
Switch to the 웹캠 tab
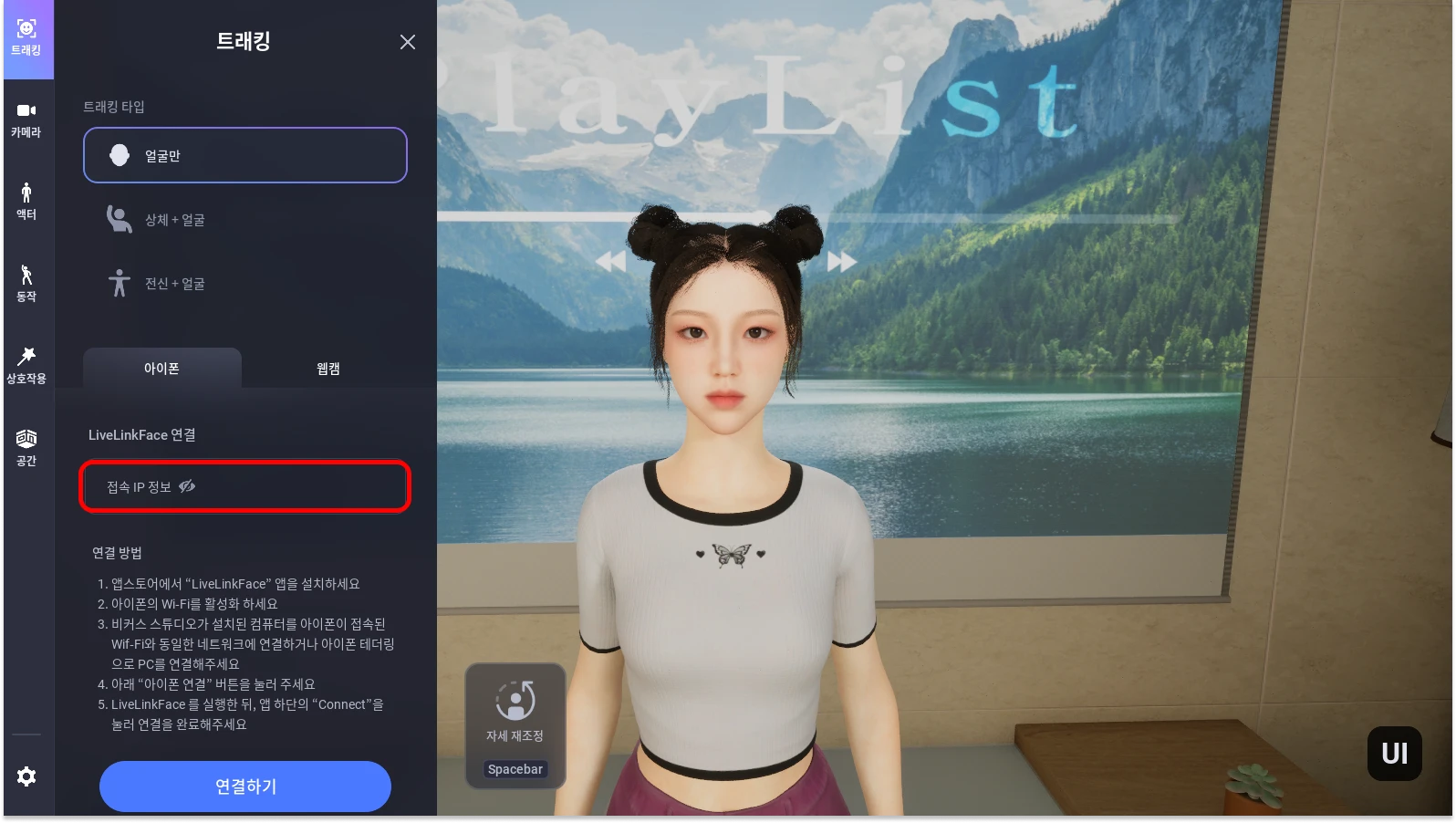(328, 369)
